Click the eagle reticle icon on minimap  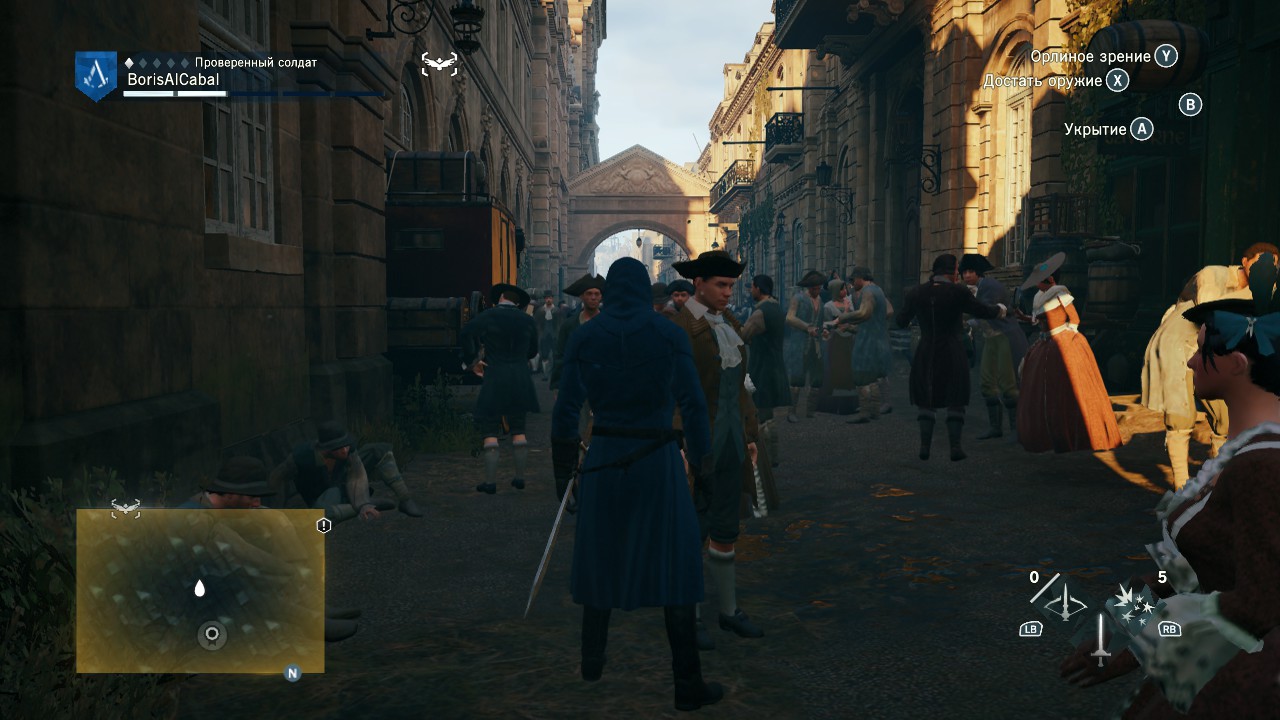[x=127, y=508]
